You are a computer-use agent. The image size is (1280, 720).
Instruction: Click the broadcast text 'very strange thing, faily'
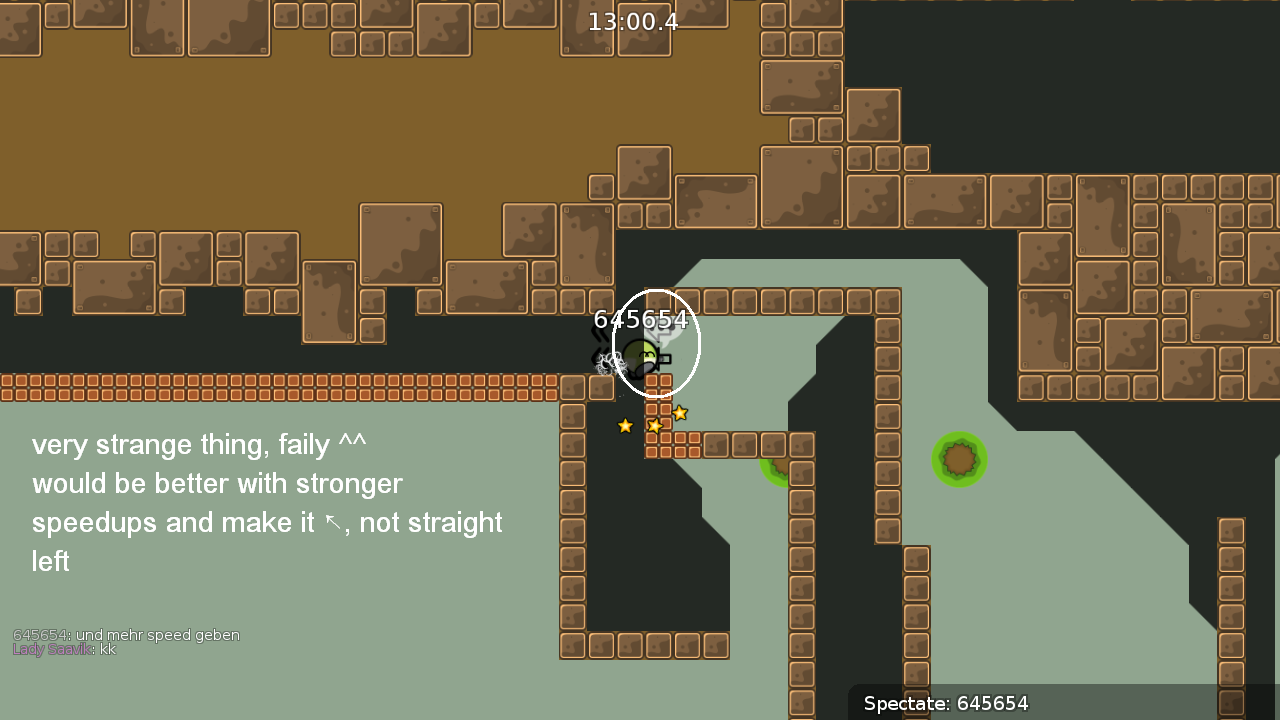pyautogui.click(x=199, y=444)
